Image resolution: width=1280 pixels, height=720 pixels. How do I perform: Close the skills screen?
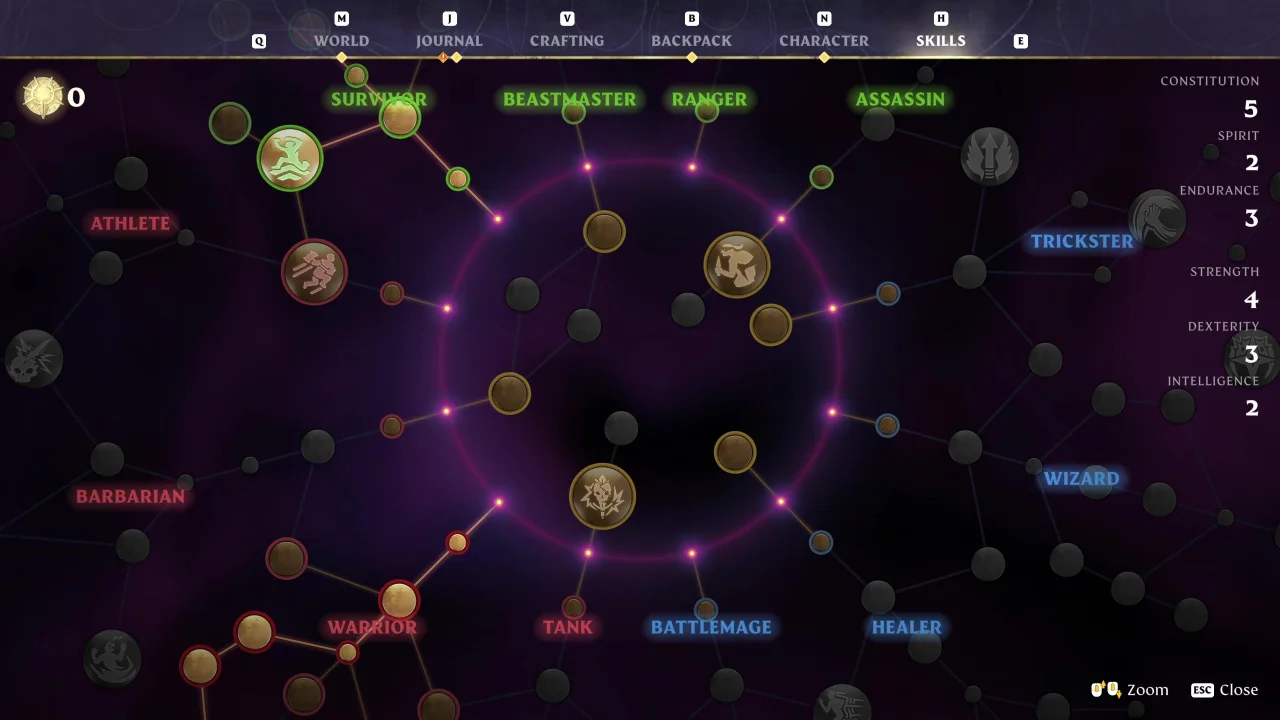[x=1225, y=690]
